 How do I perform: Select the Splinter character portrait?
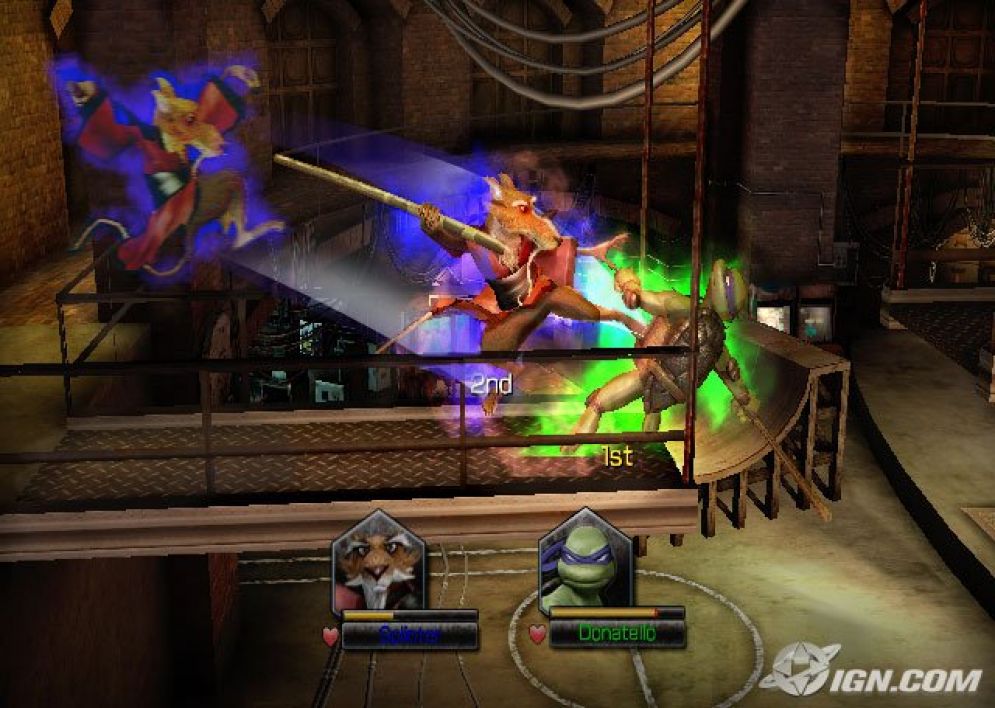tap(378, 560)
